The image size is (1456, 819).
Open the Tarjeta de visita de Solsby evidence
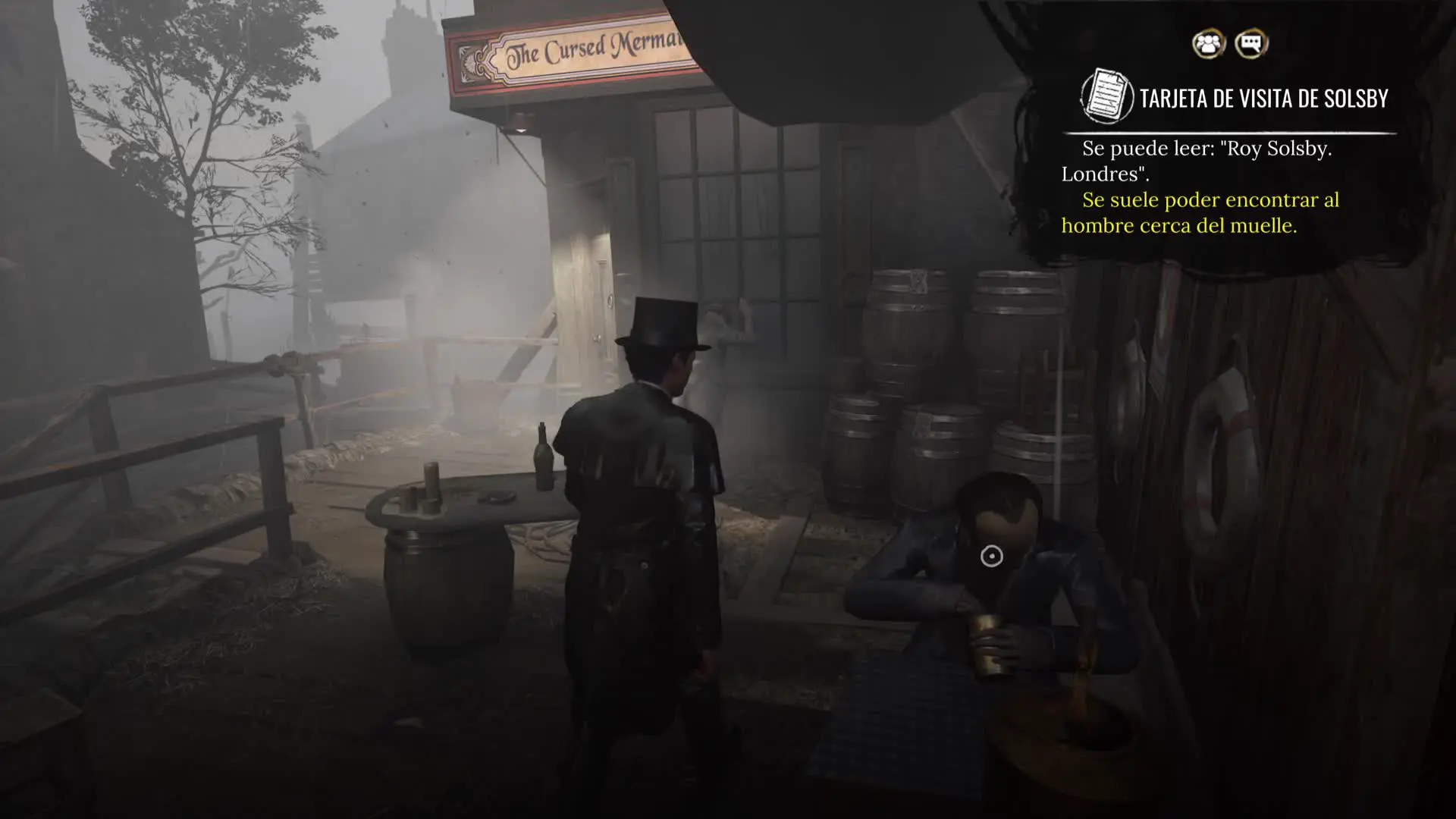1263,99
